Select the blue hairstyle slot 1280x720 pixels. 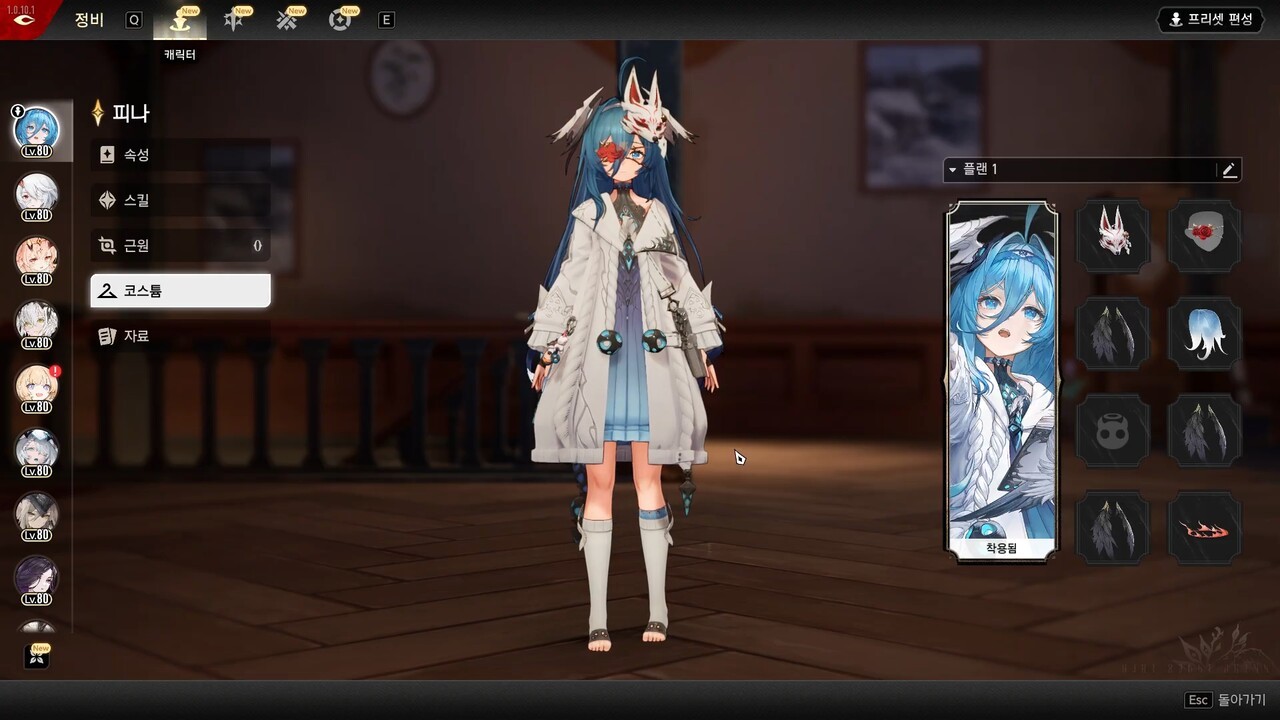(1204, 333)
